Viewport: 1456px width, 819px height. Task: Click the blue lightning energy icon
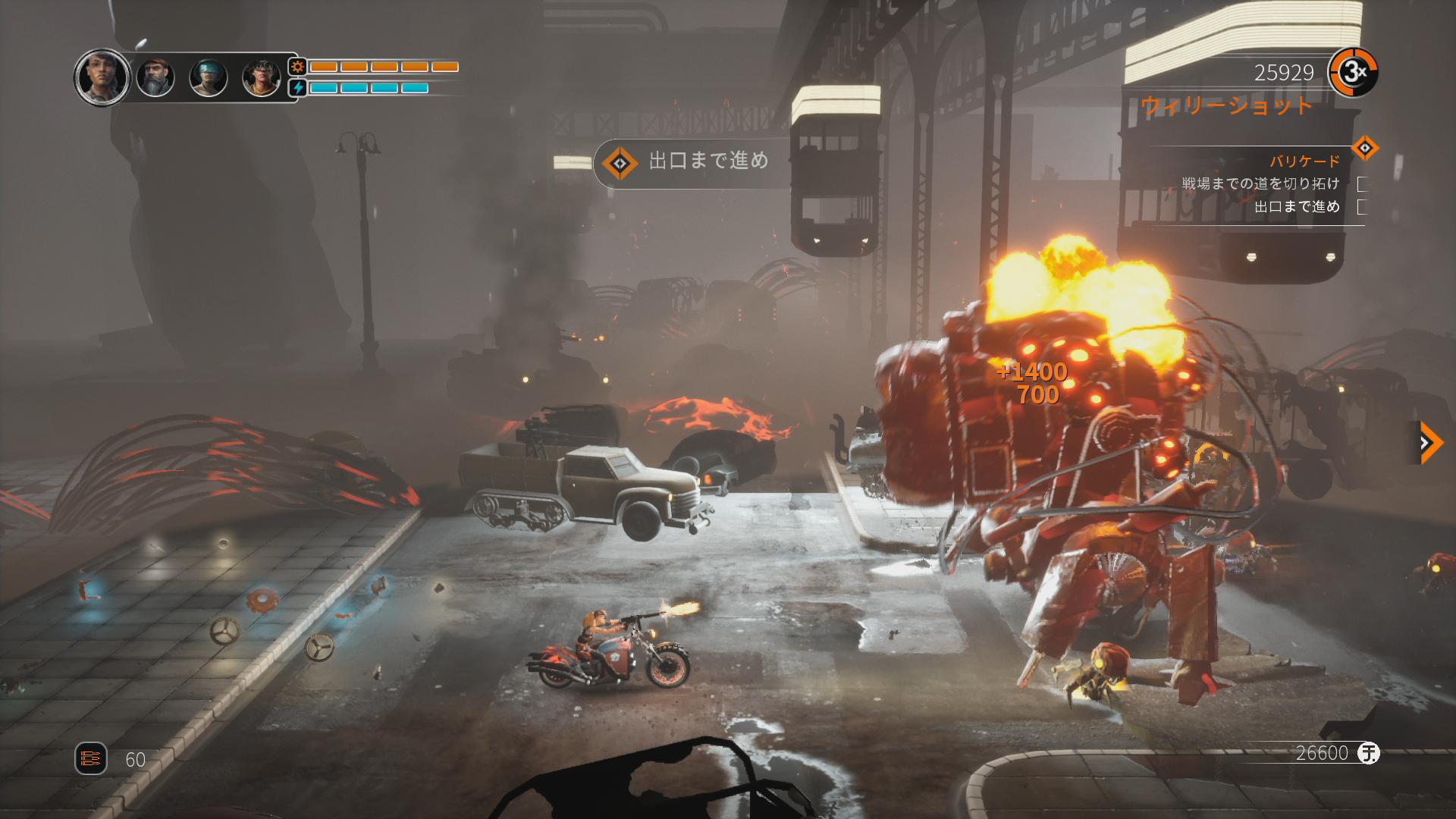(298, 88)
